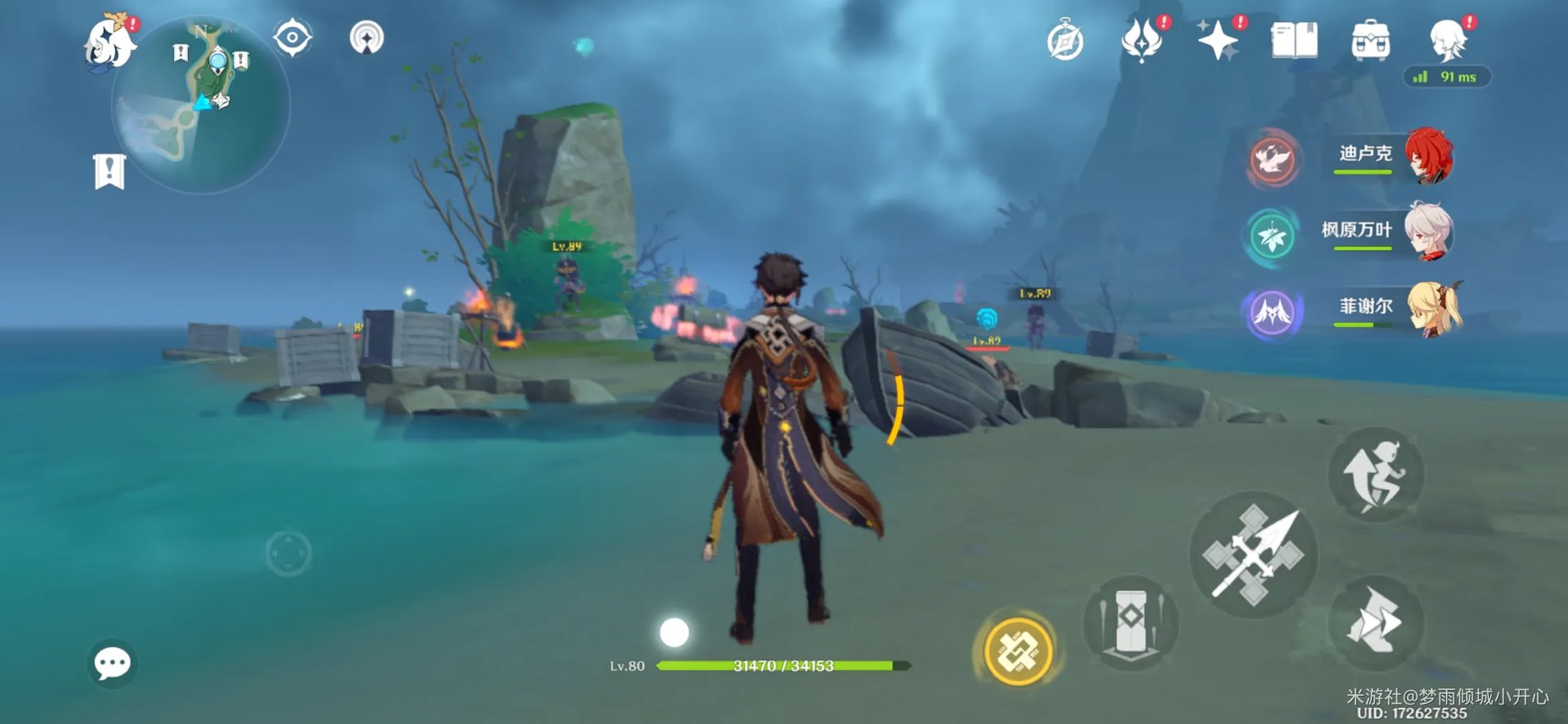Tap the jump button
Image resolution: width=1568 pixels, height=724 pixels.
click(x=1377, y=476)
